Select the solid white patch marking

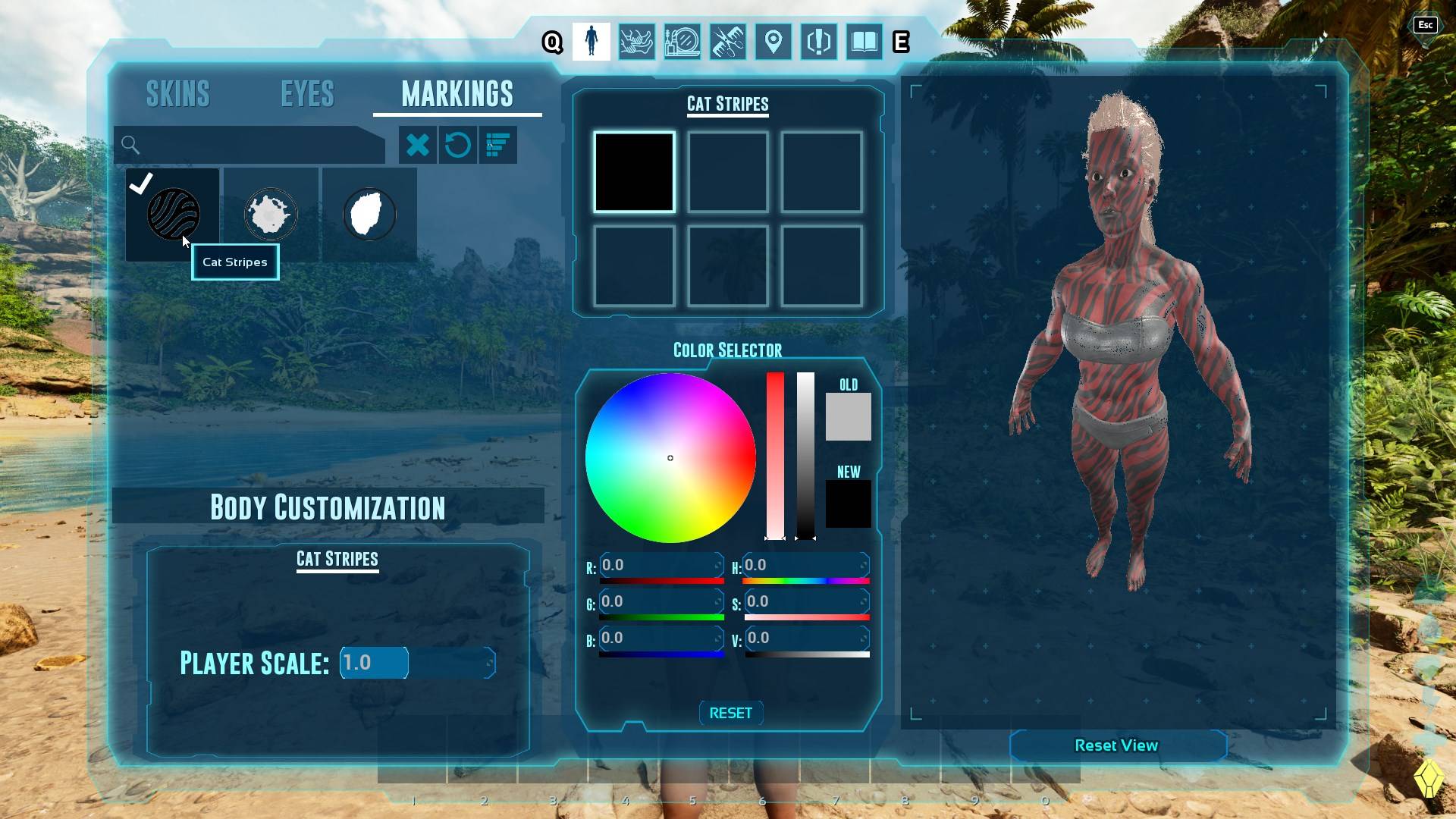pos(369,214)
